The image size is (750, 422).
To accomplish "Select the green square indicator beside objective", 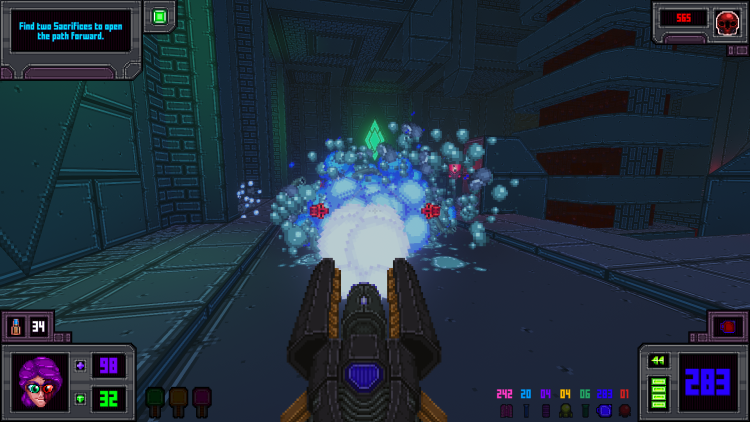I will click(159, 16).
